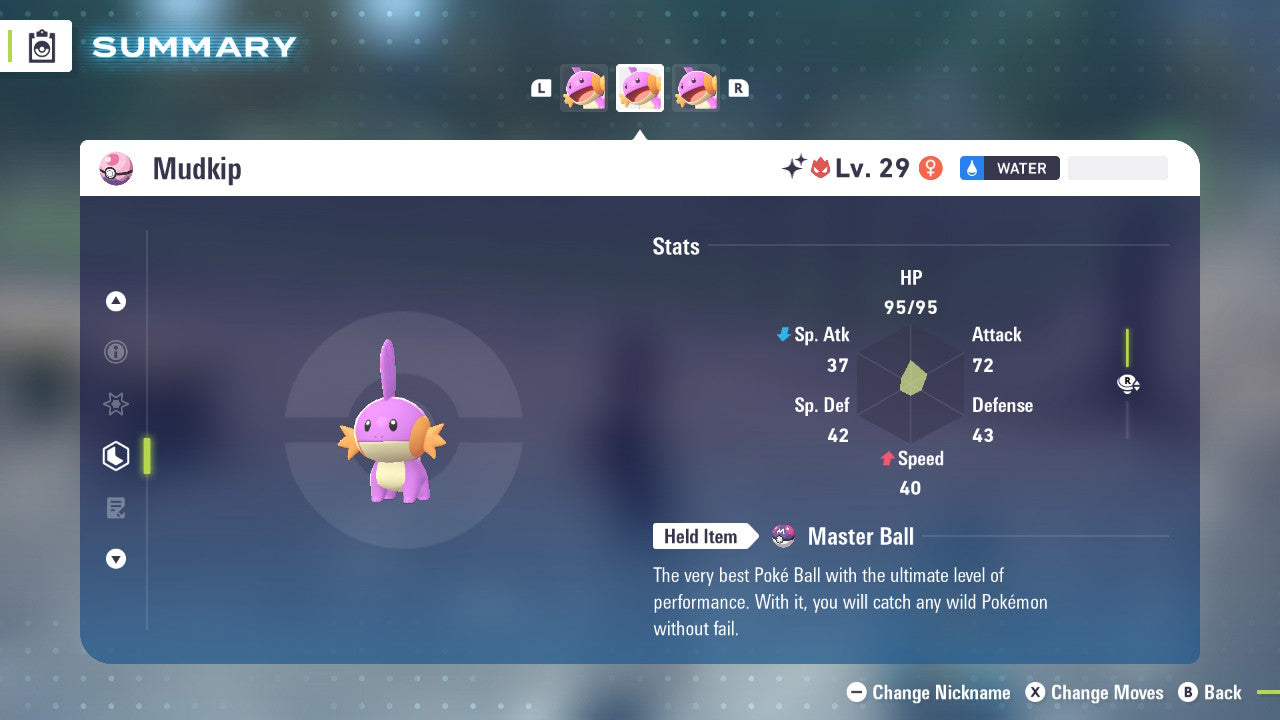Open the Pokémon info page from the sidebar
The image size is (1280, 720).
tap(116, 352)
